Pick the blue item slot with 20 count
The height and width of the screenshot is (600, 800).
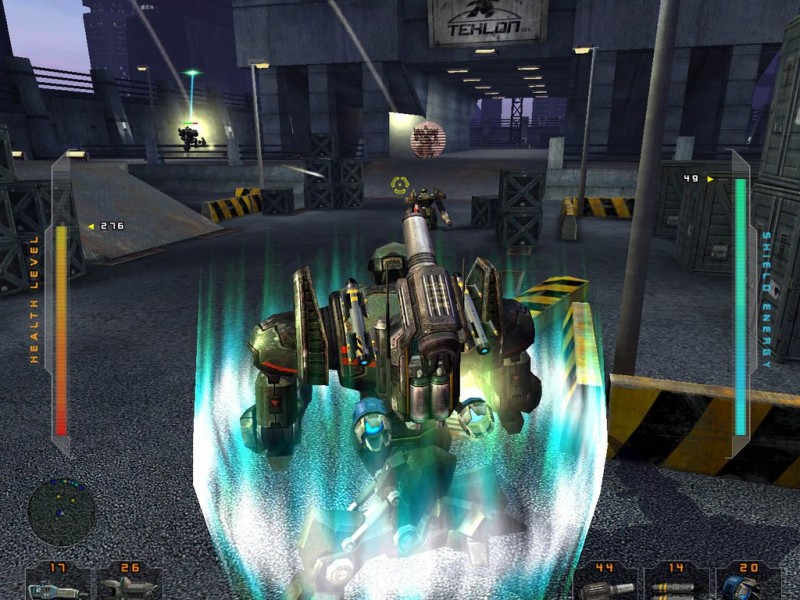point(749,583)
